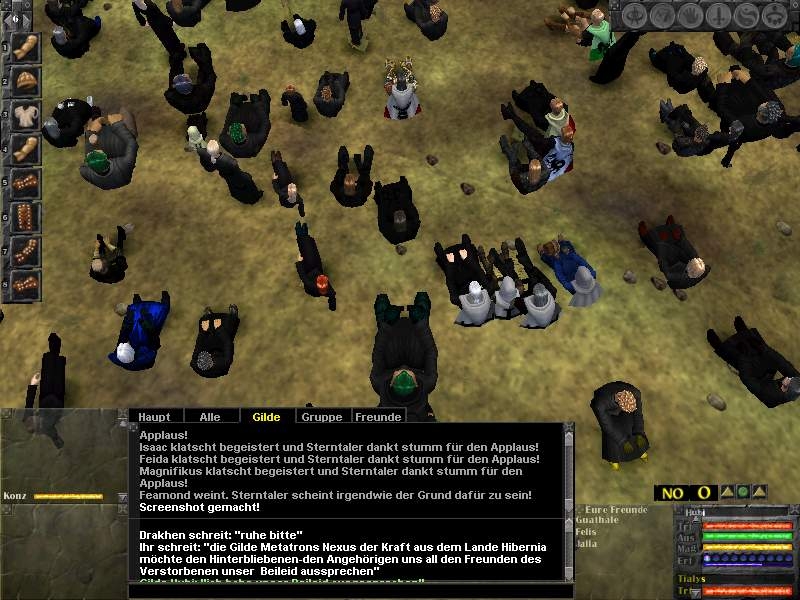Select the helmet in hotbar slot 2
This screenshot has width=800, height=600.
pyautogui.click(x=26, y=82)
